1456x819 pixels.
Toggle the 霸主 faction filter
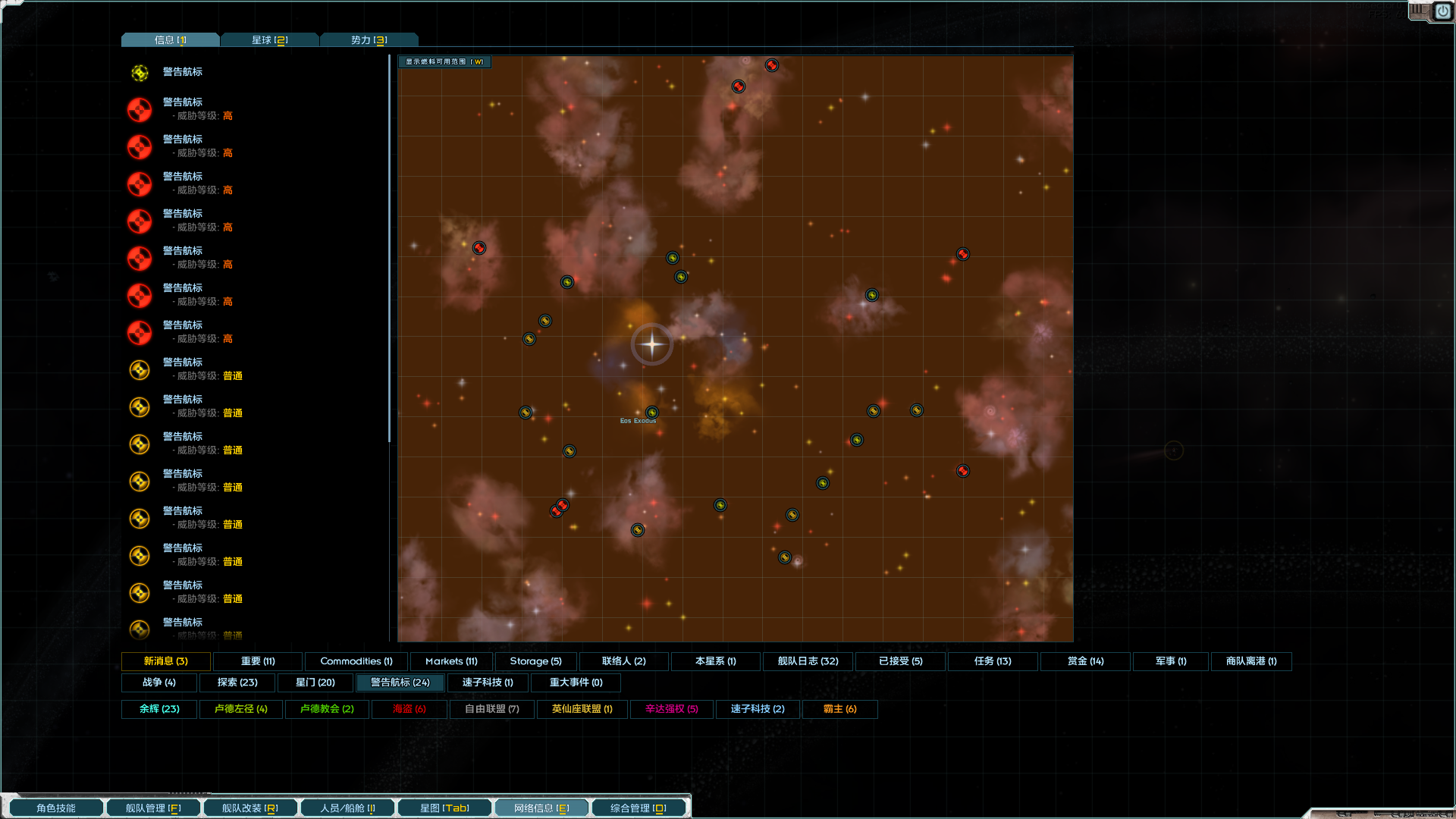[839, 709]
